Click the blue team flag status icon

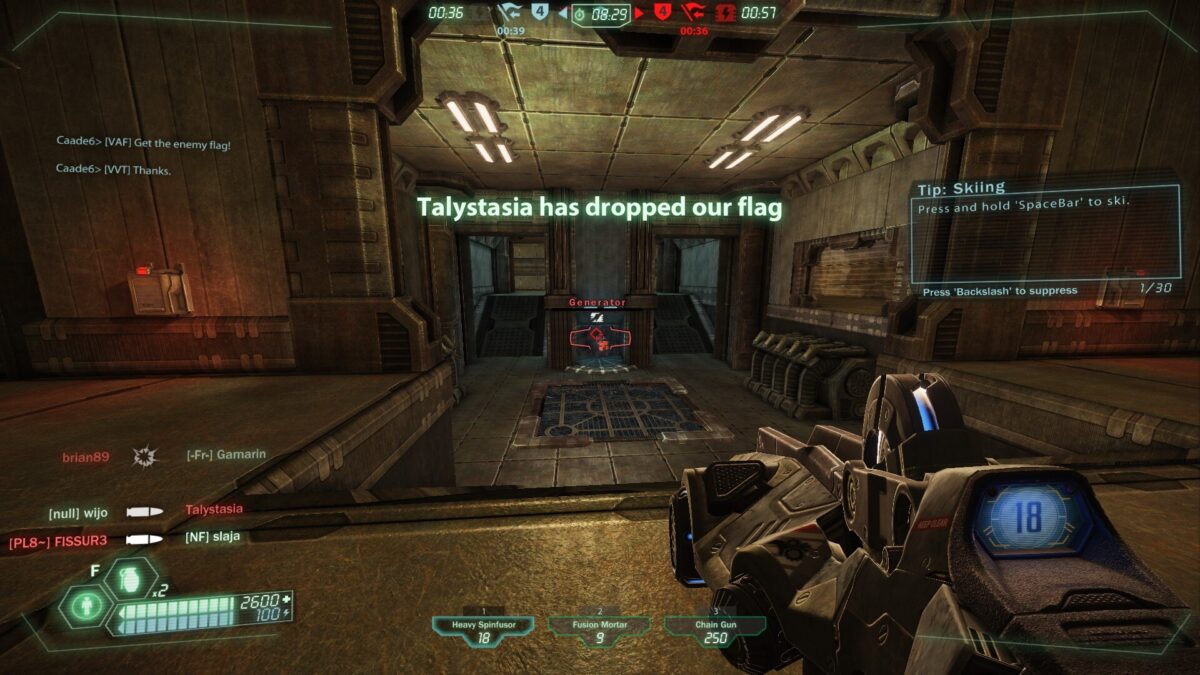[510, 13]
